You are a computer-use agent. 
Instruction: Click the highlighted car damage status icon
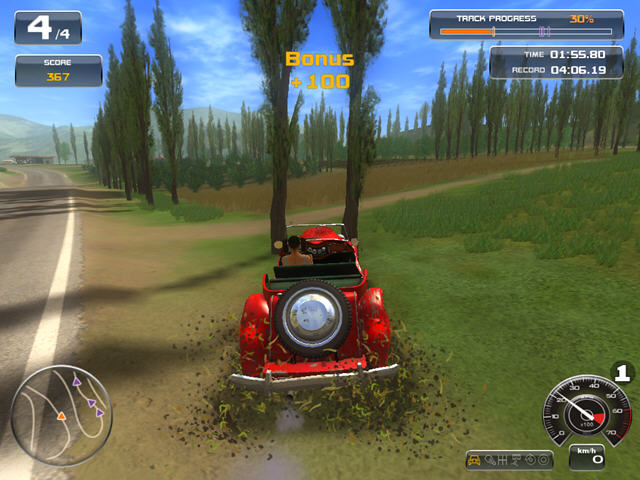(x=475, y=460)
